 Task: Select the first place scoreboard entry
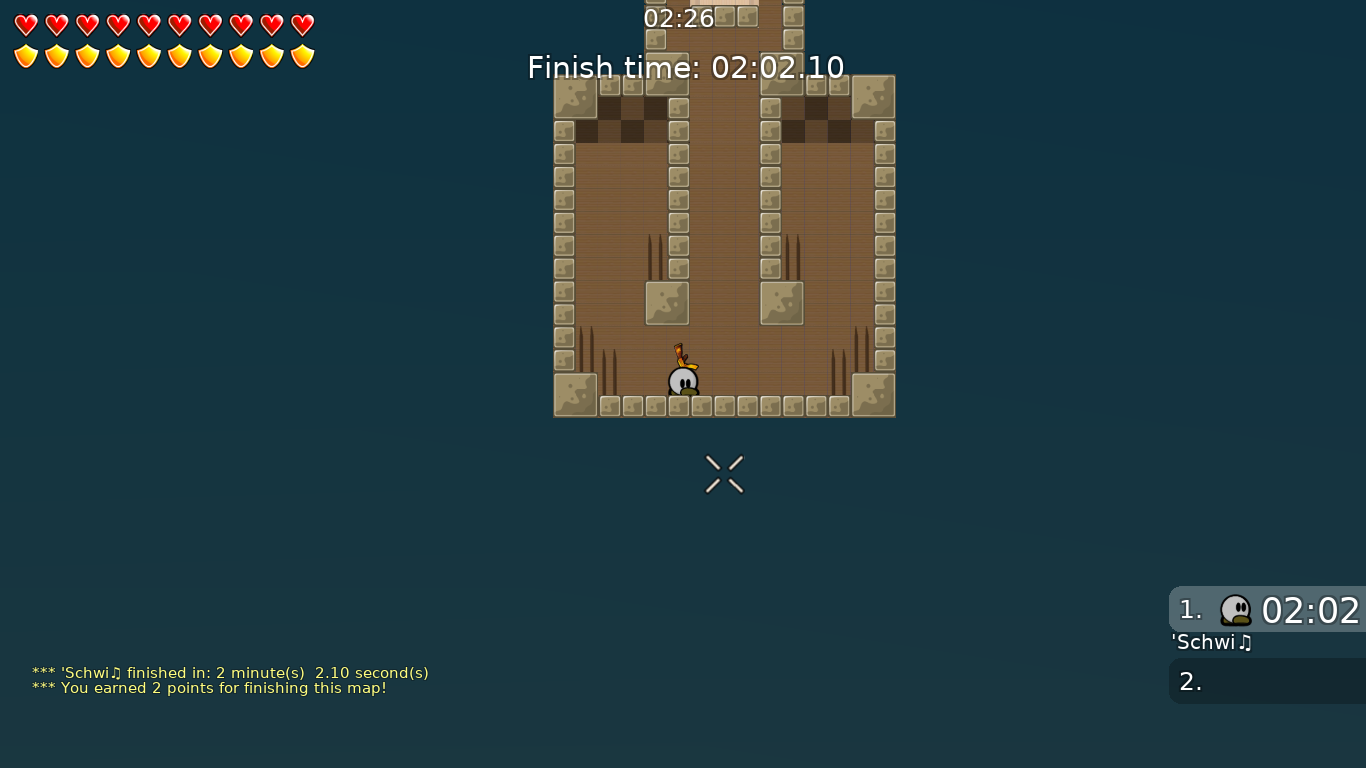1265,610
